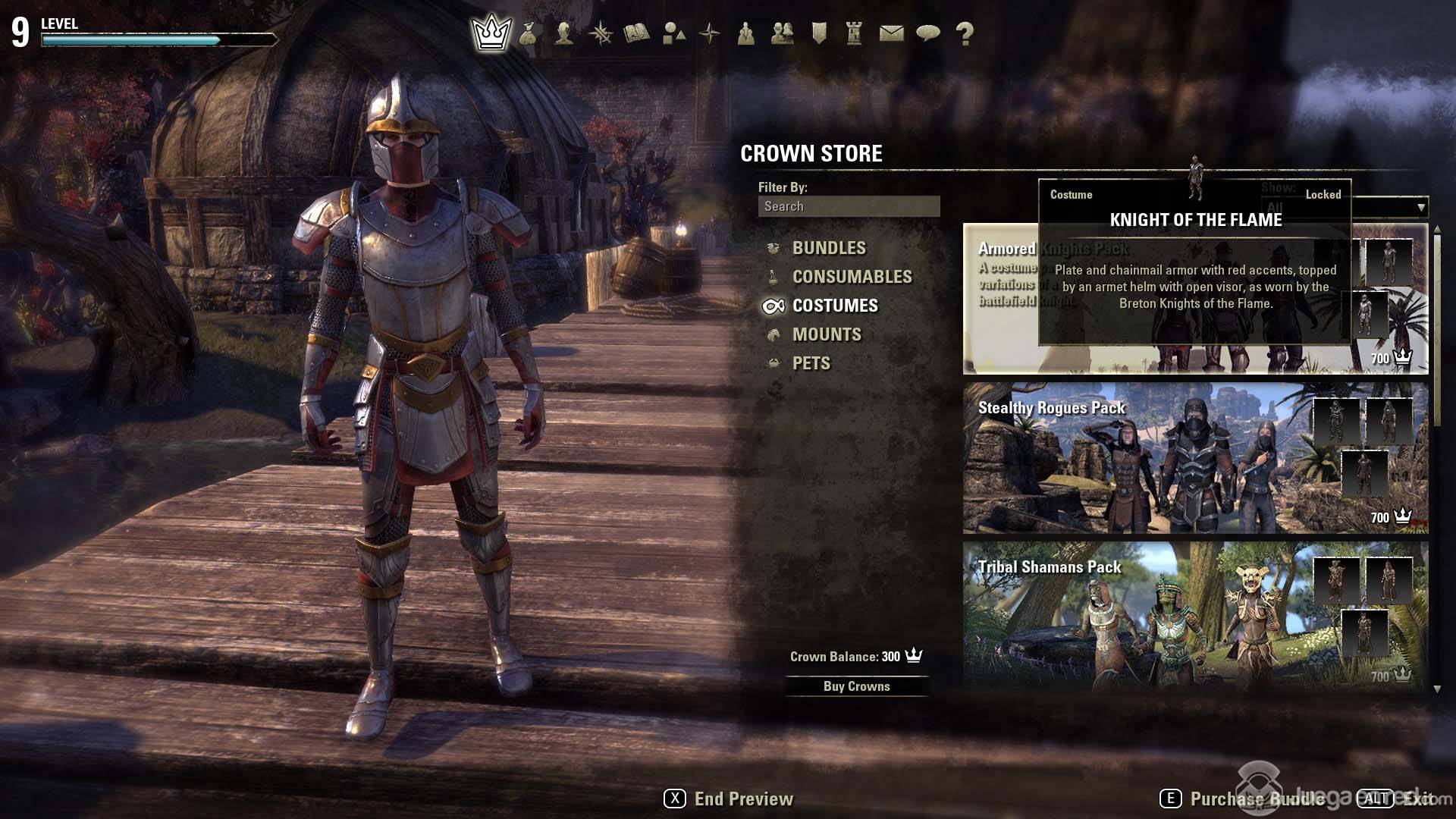Select the Mounts category

(x=826, y=334)
